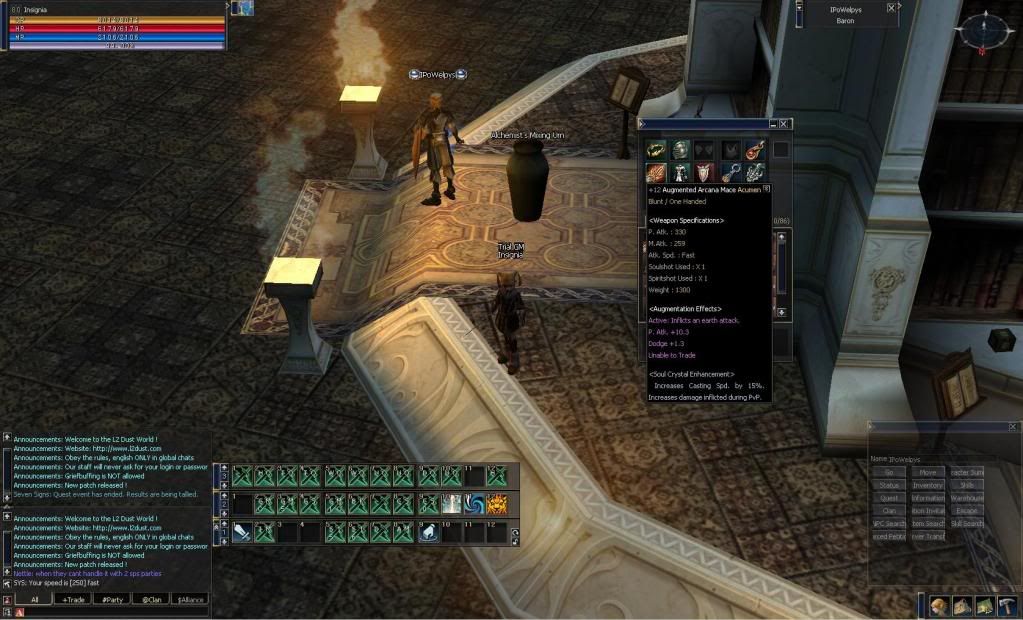This screenshot has height=620, width=1023.
Task: Select the $Alliance chat tab
Action: coord(189,599)
